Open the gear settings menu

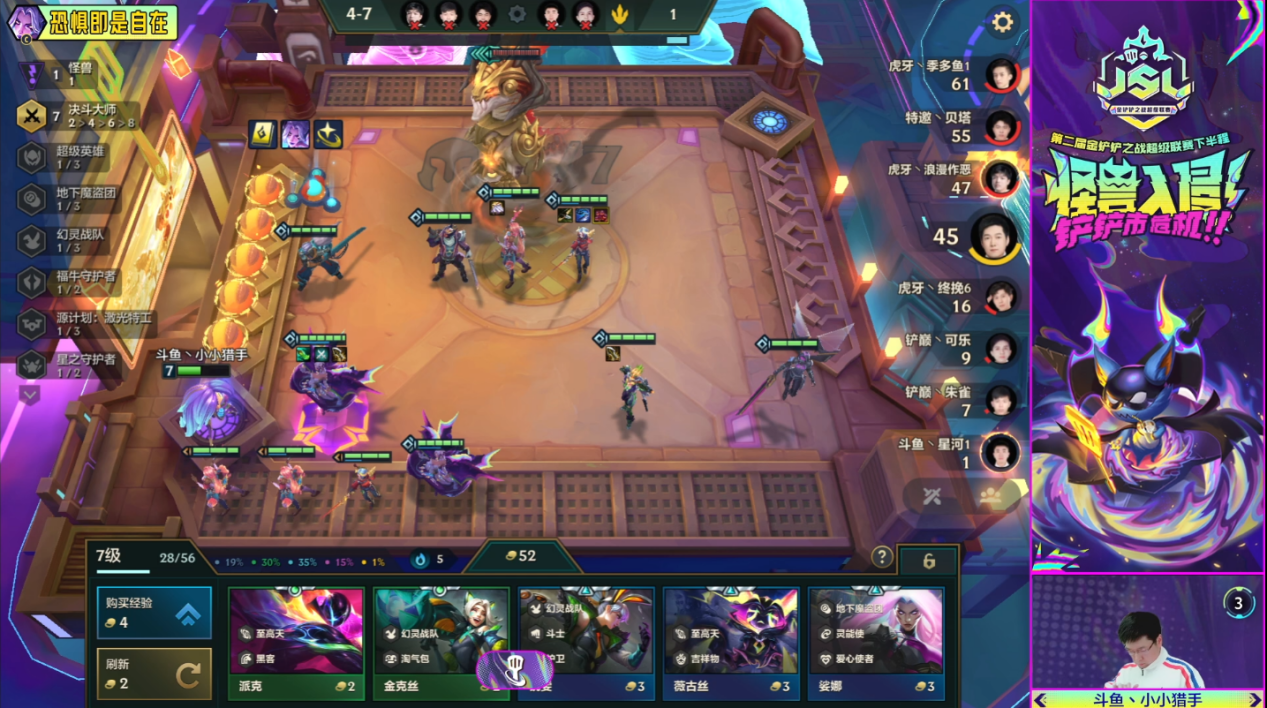(1001, 22)
